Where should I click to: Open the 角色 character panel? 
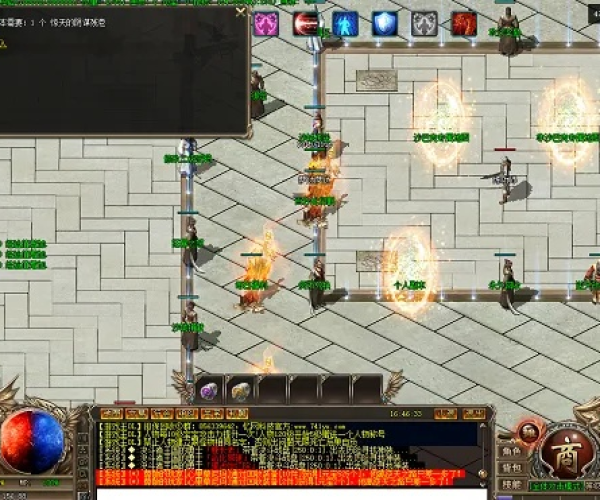point(510,450)
